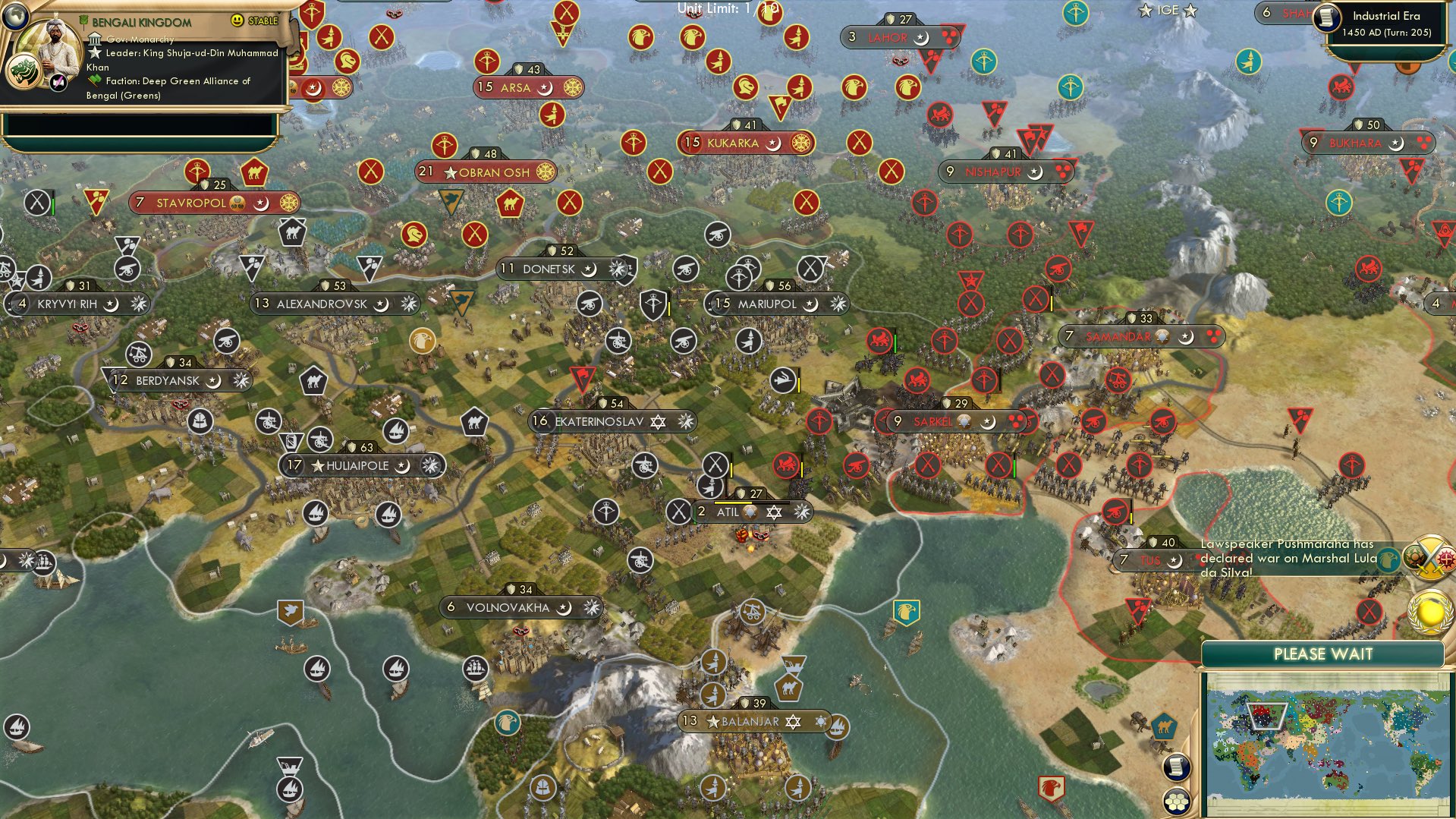Click the golden laurel diplomacy medallion
The width and height of the screenshot is (1456, 819).
1431,613
